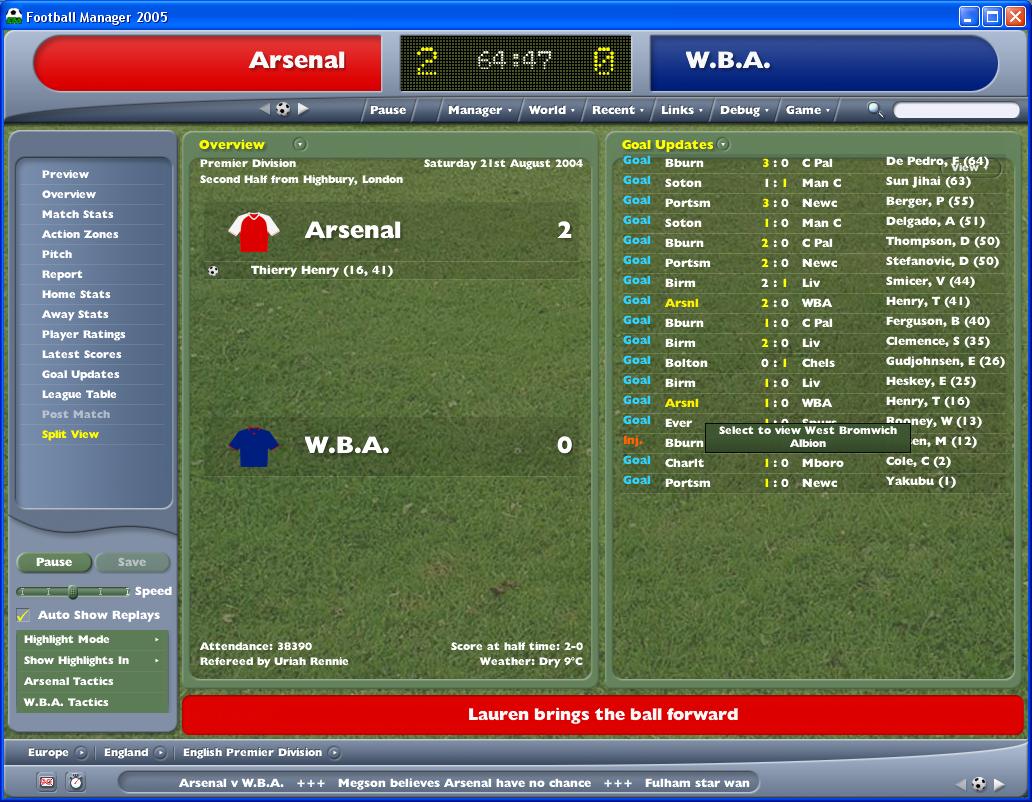Viewport: 1032px width, 802px height.
Task: Open the World dropdown menu
Action: pos(551,110)
